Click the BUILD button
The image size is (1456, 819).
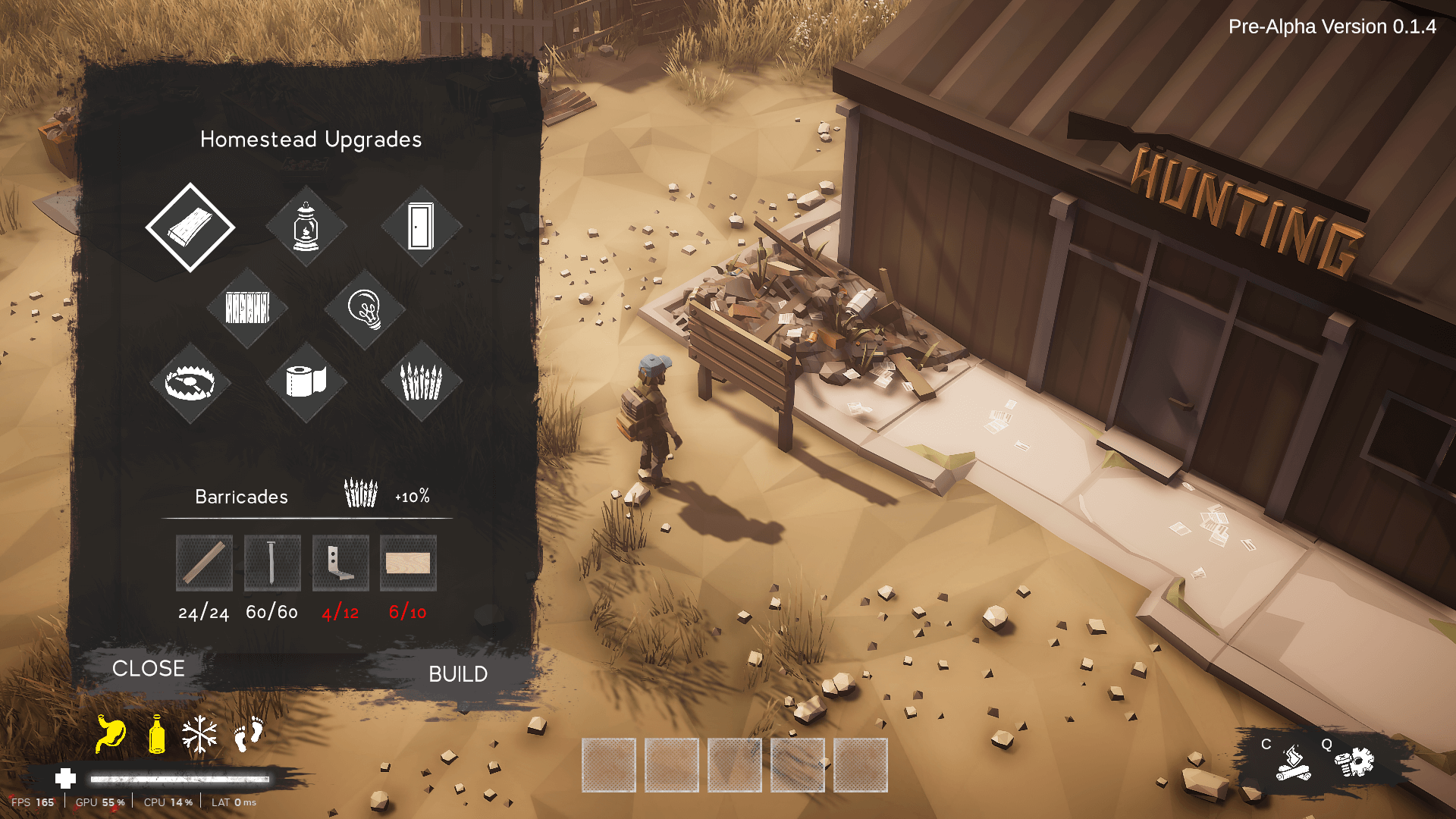pos(458,674)
